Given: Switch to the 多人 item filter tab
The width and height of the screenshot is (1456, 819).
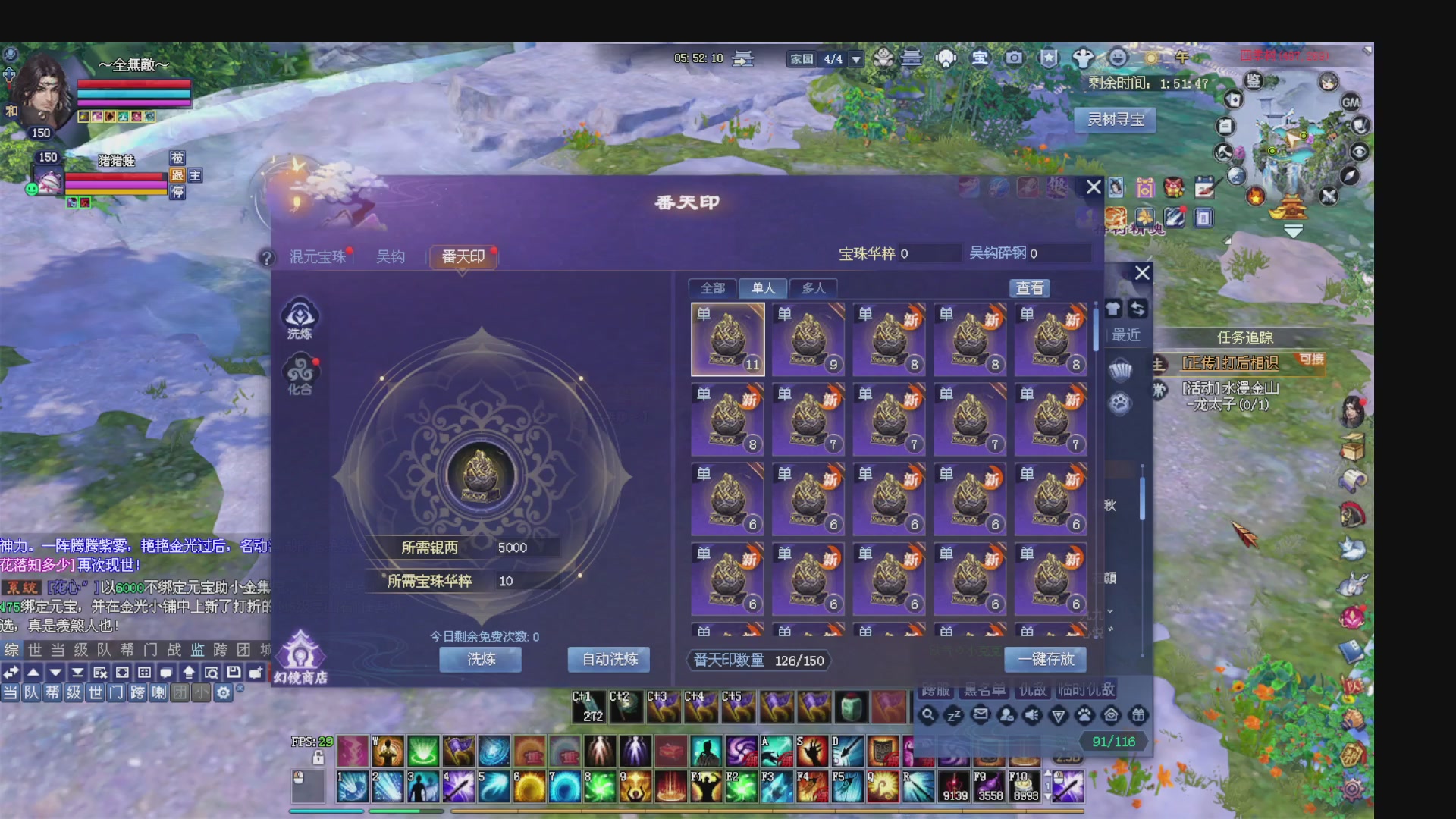Looking at the screenshot, I should pyautogui.click(x=814, y=288).
